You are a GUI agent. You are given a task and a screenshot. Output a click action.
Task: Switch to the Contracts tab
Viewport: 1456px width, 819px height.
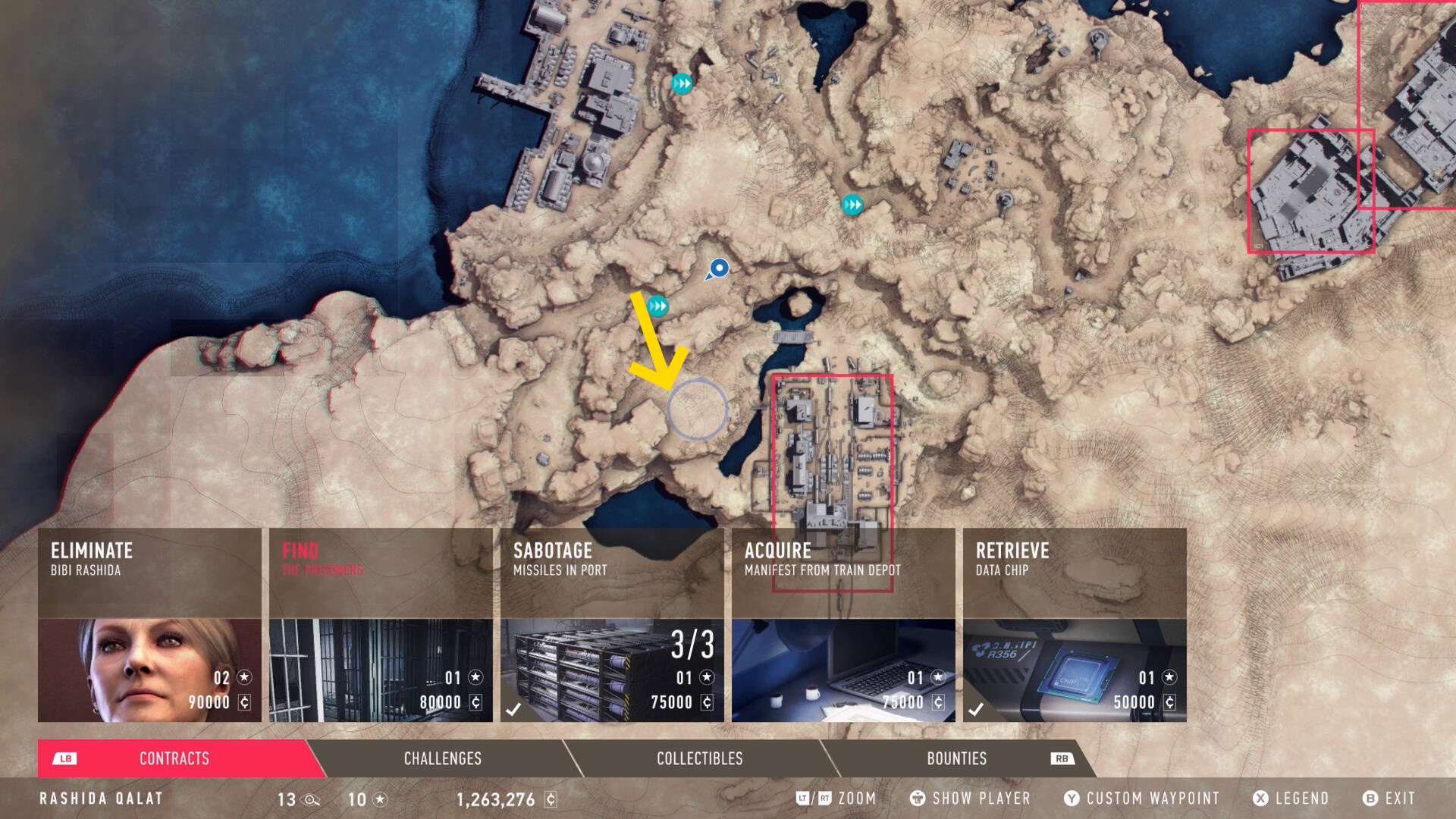pyautogui.click(x=174, y=758)
